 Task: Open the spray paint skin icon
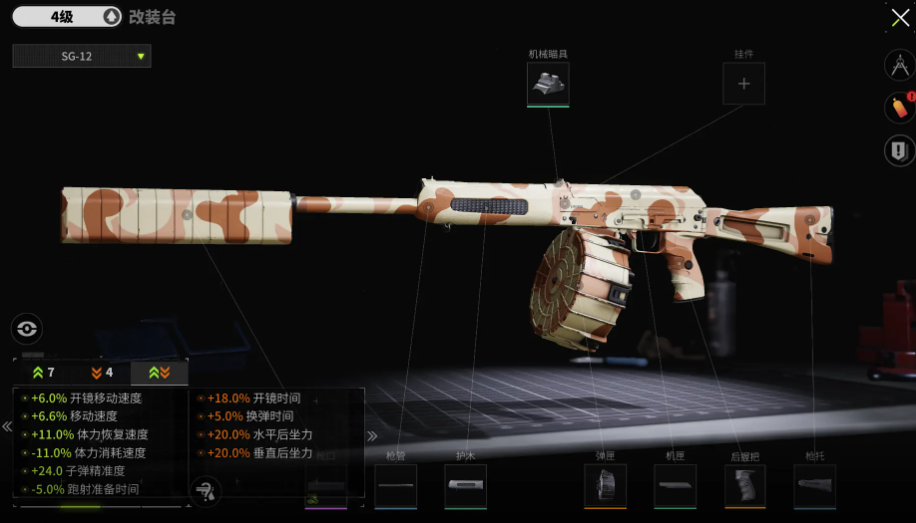pos(898,107)
